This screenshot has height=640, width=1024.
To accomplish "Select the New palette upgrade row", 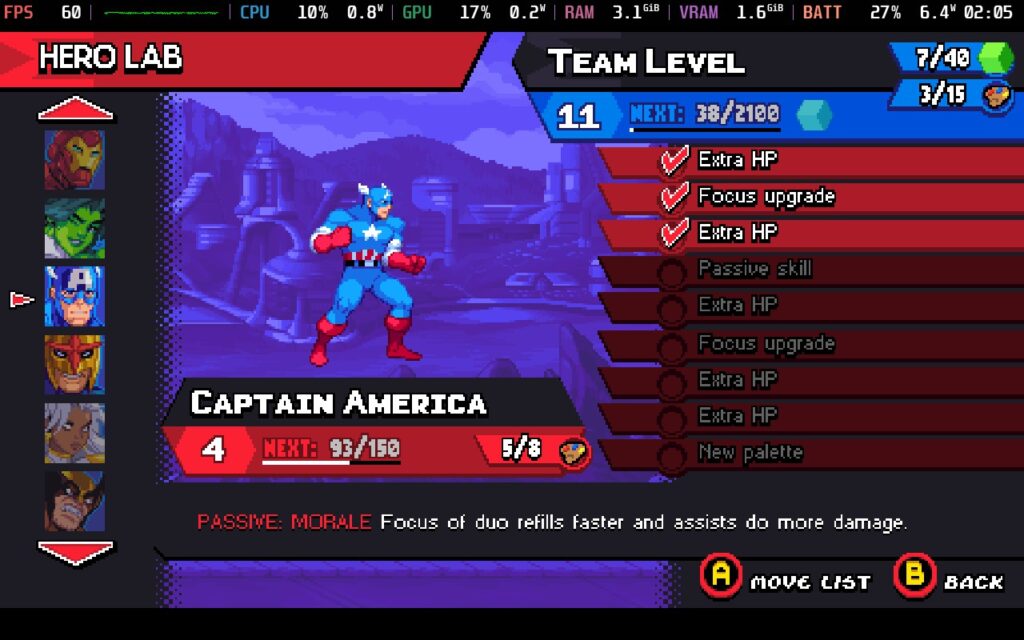I will (x=800, y=453).
